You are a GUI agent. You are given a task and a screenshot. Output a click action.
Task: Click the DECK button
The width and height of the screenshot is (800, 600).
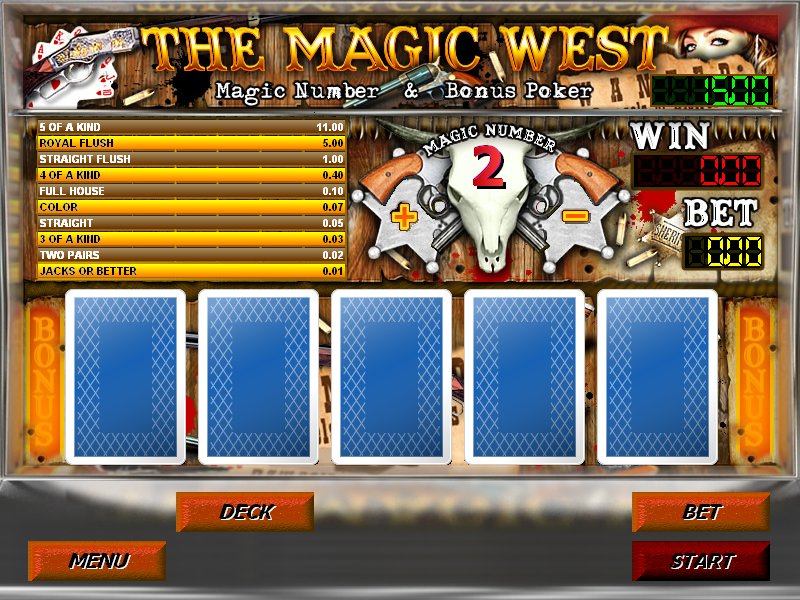(x=245, y=512)
